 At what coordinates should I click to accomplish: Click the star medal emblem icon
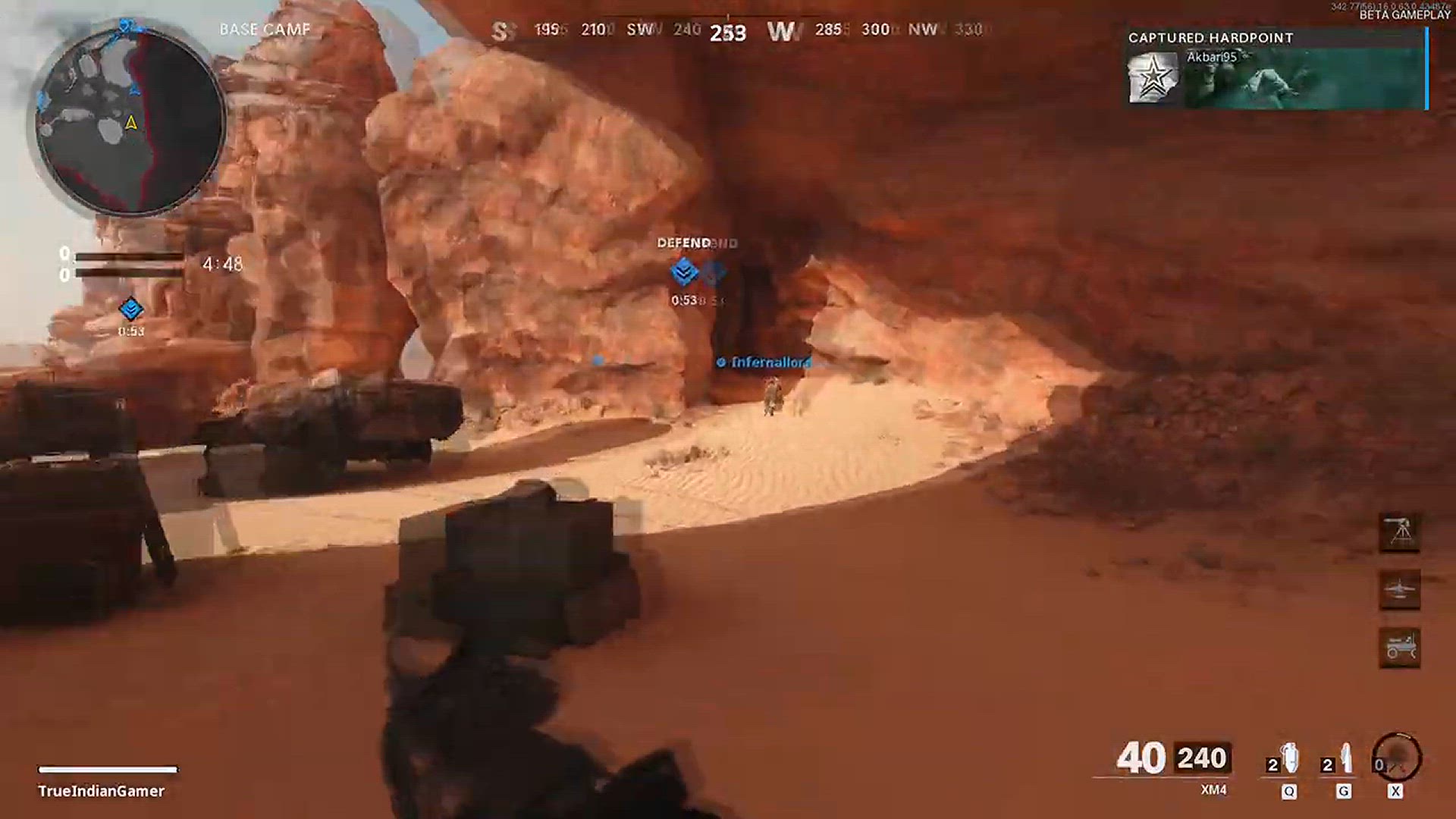click(1153, 77)
